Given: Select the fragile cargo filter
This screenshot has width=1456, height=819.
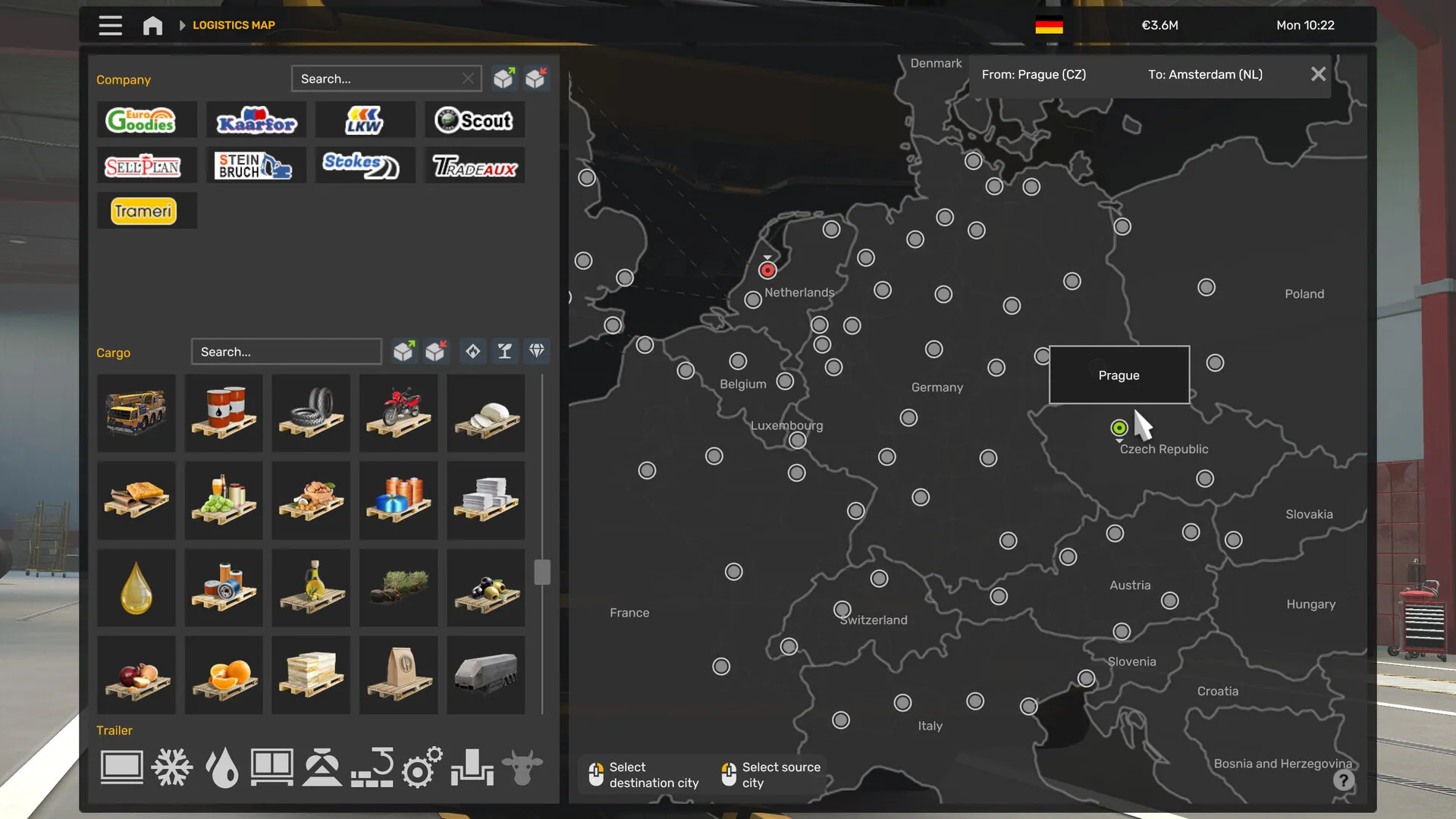Looking at the screenshot, I should [504, 351].
